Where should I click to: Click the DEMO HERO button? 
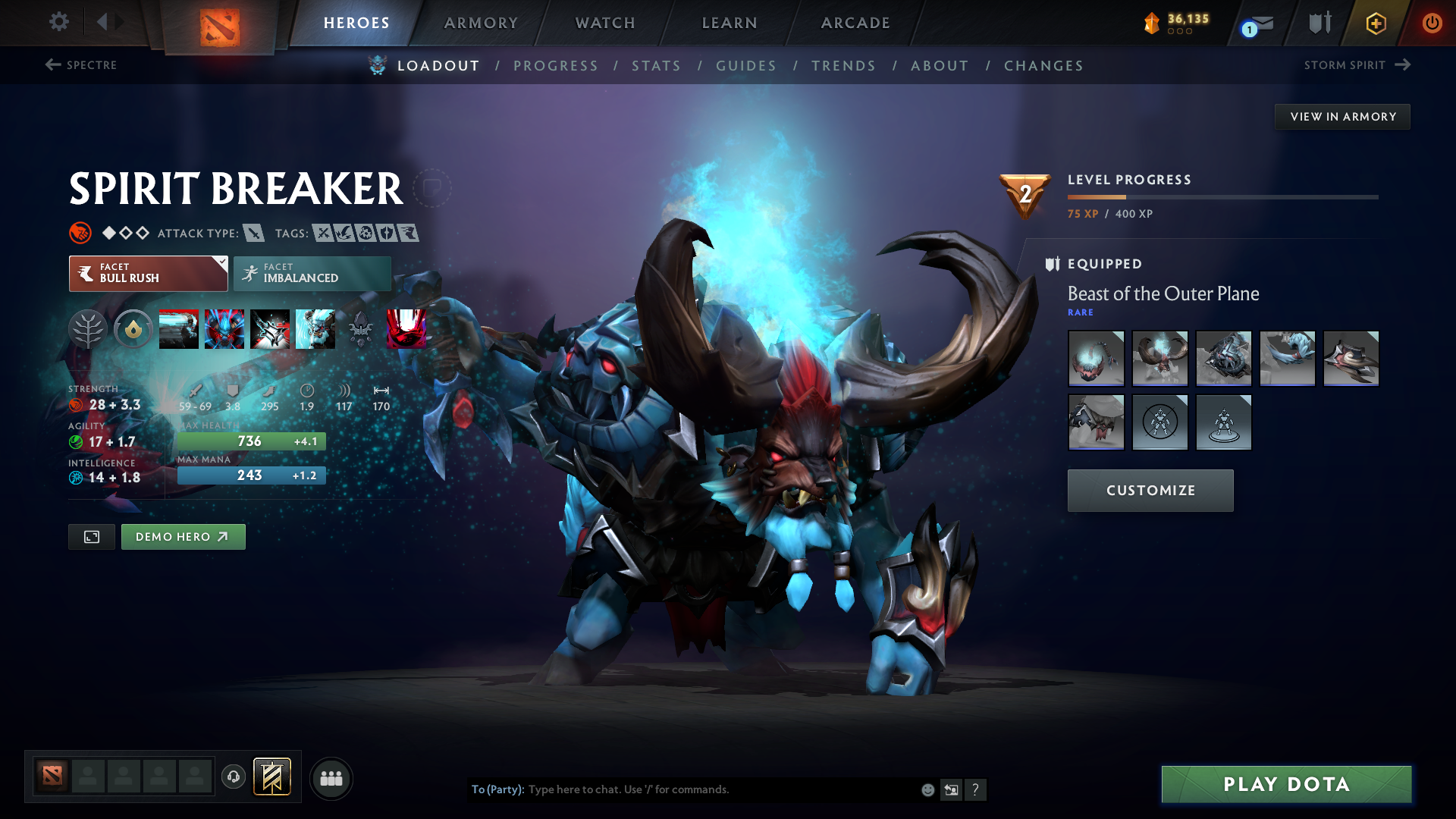[183, 536]
